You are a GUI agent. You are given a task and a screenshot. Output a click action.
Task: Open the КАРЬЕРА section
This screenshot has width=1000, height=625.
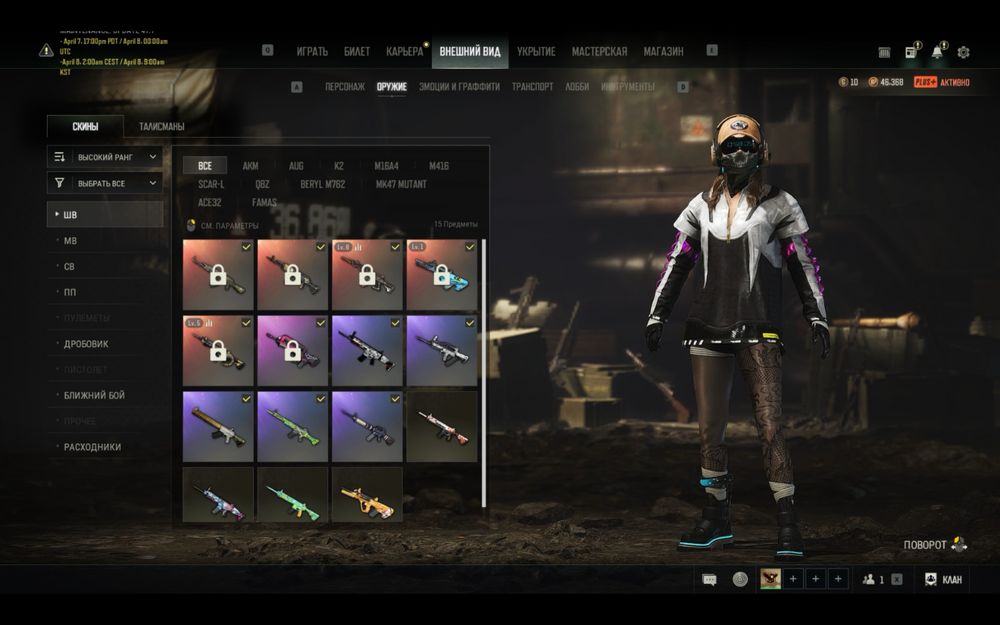coord(405,52)
